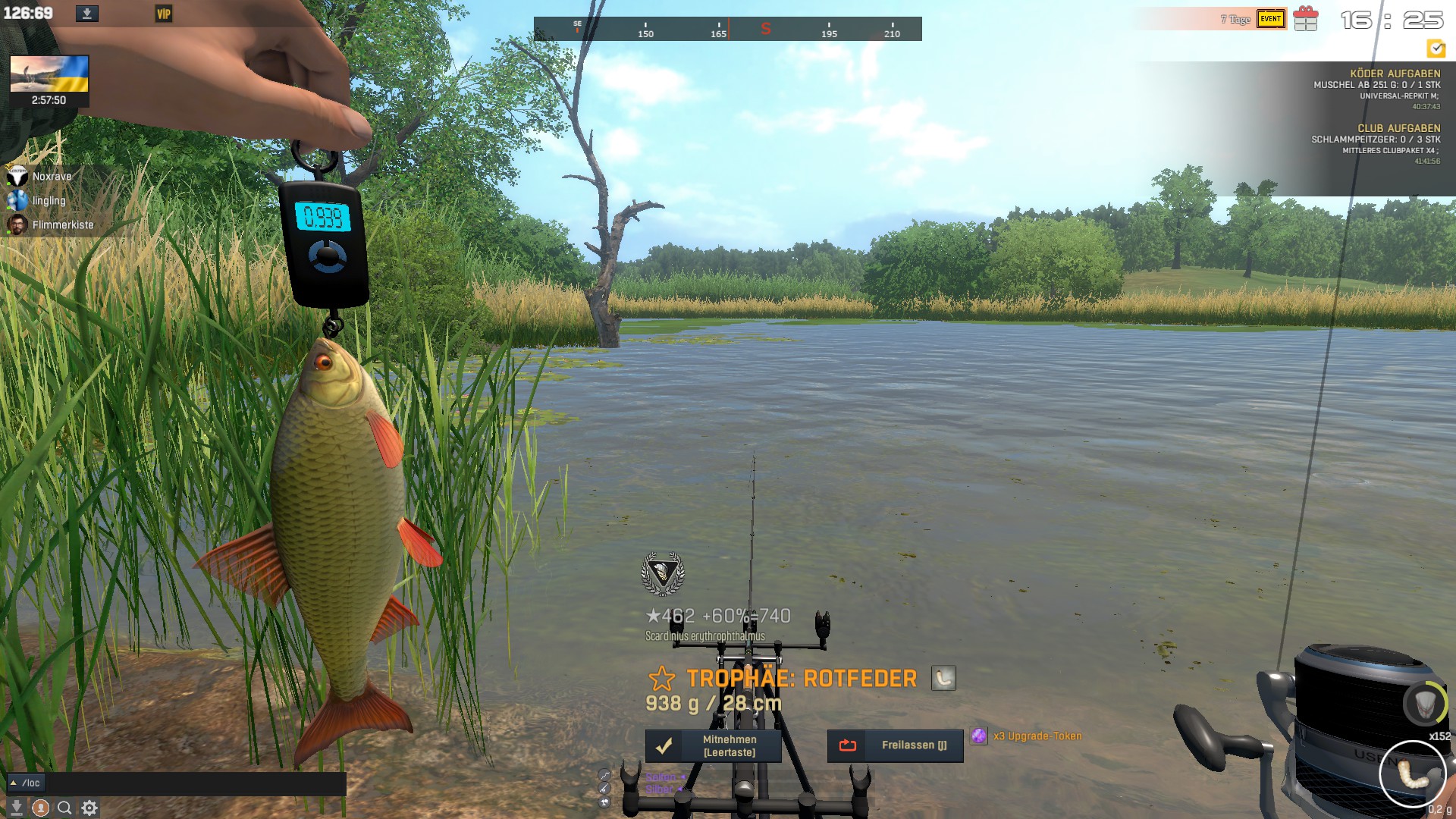Click the download icon beside the timer
Screen dimensions: 1456x819
point(87,14)
